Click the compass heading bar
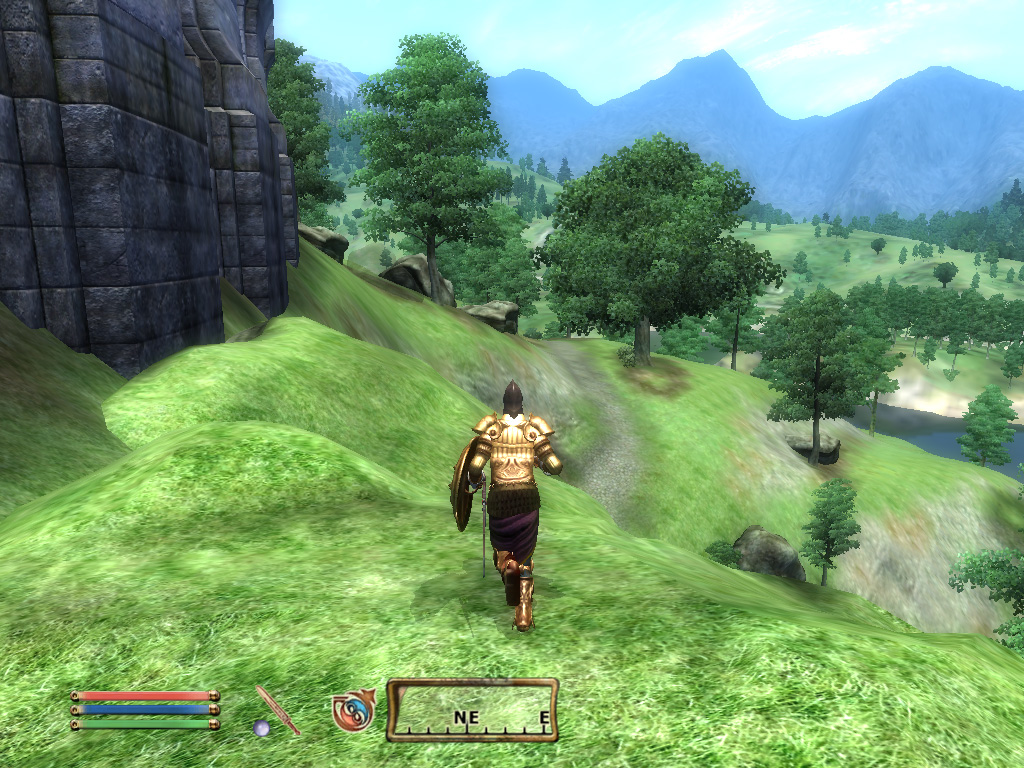The width and height of the screenshot is (1024, 768). (472, 710)
